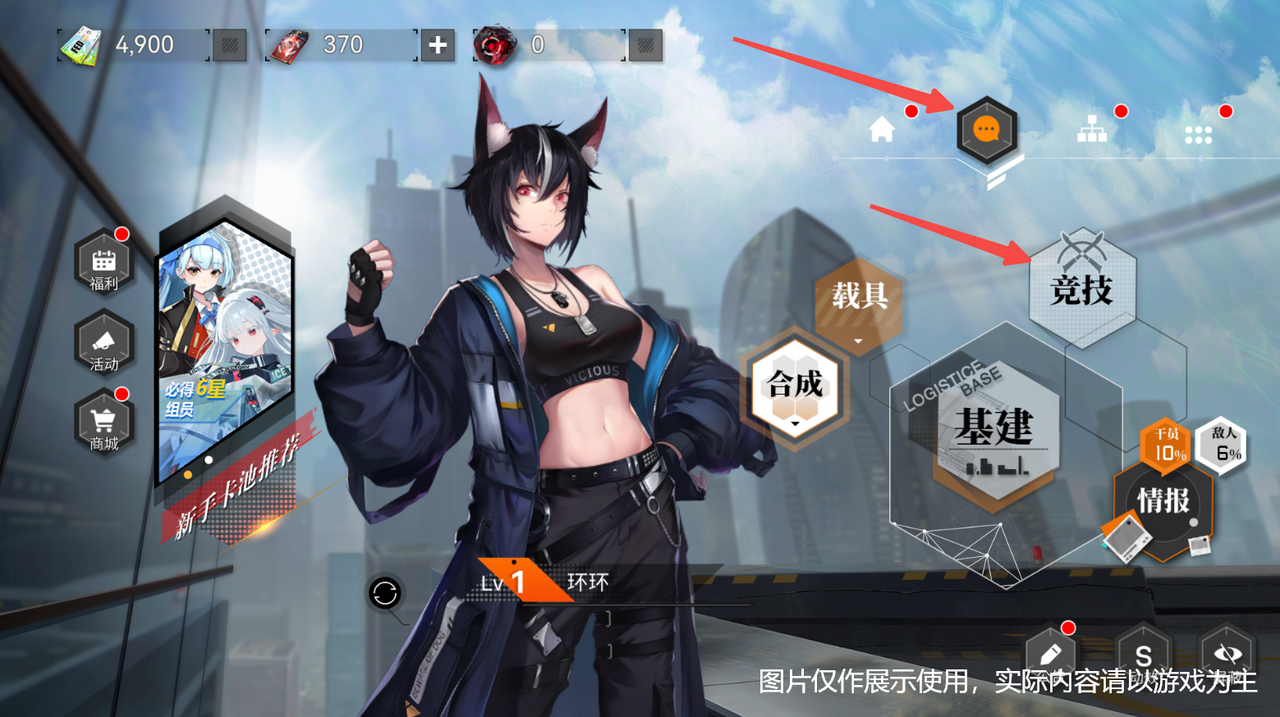Select the orange chat bubble tab
Screen dimensions: 1280x717
point(987,130)
